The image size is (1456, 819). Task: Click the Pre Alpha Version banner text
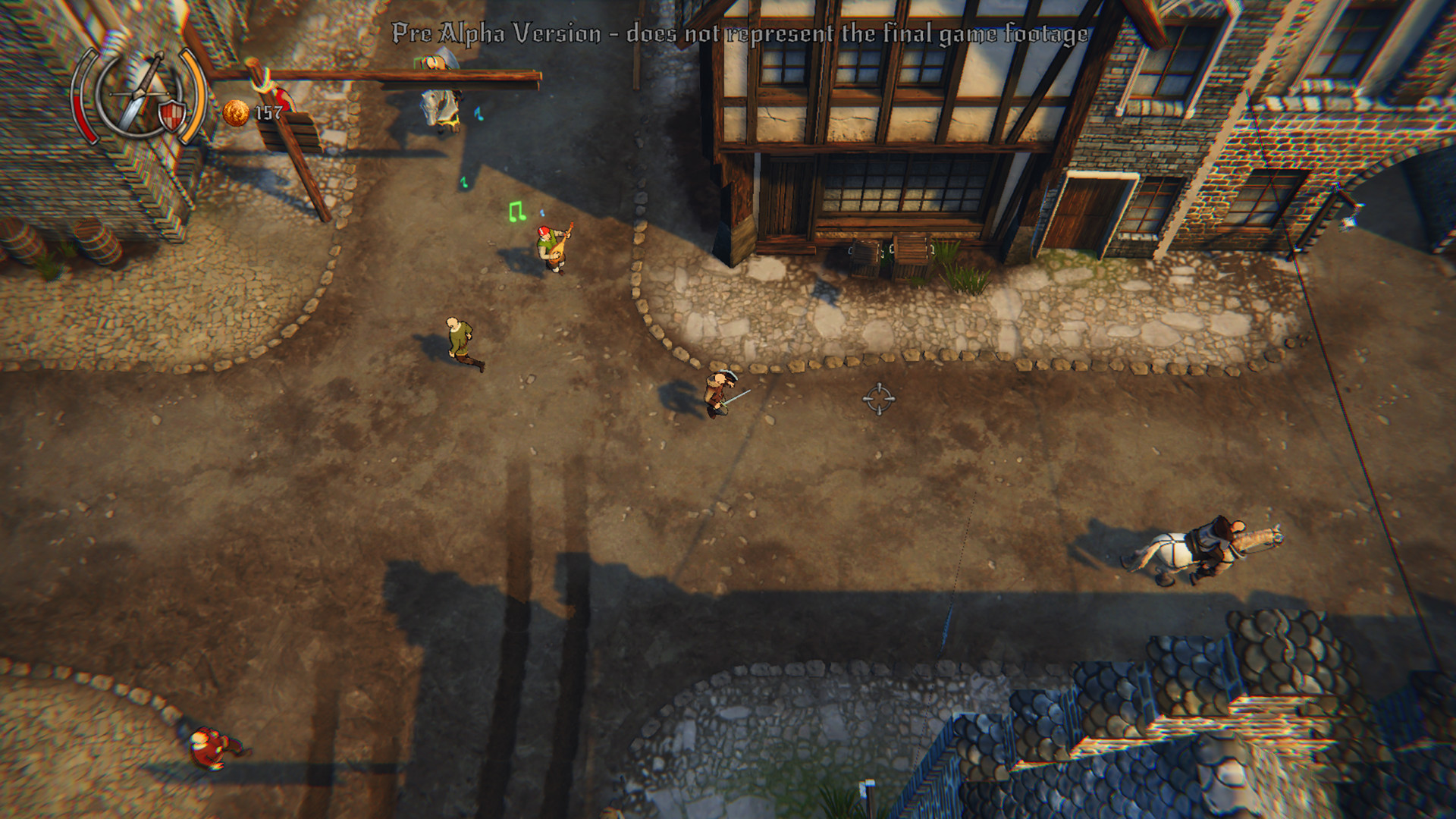click(739, 32)
